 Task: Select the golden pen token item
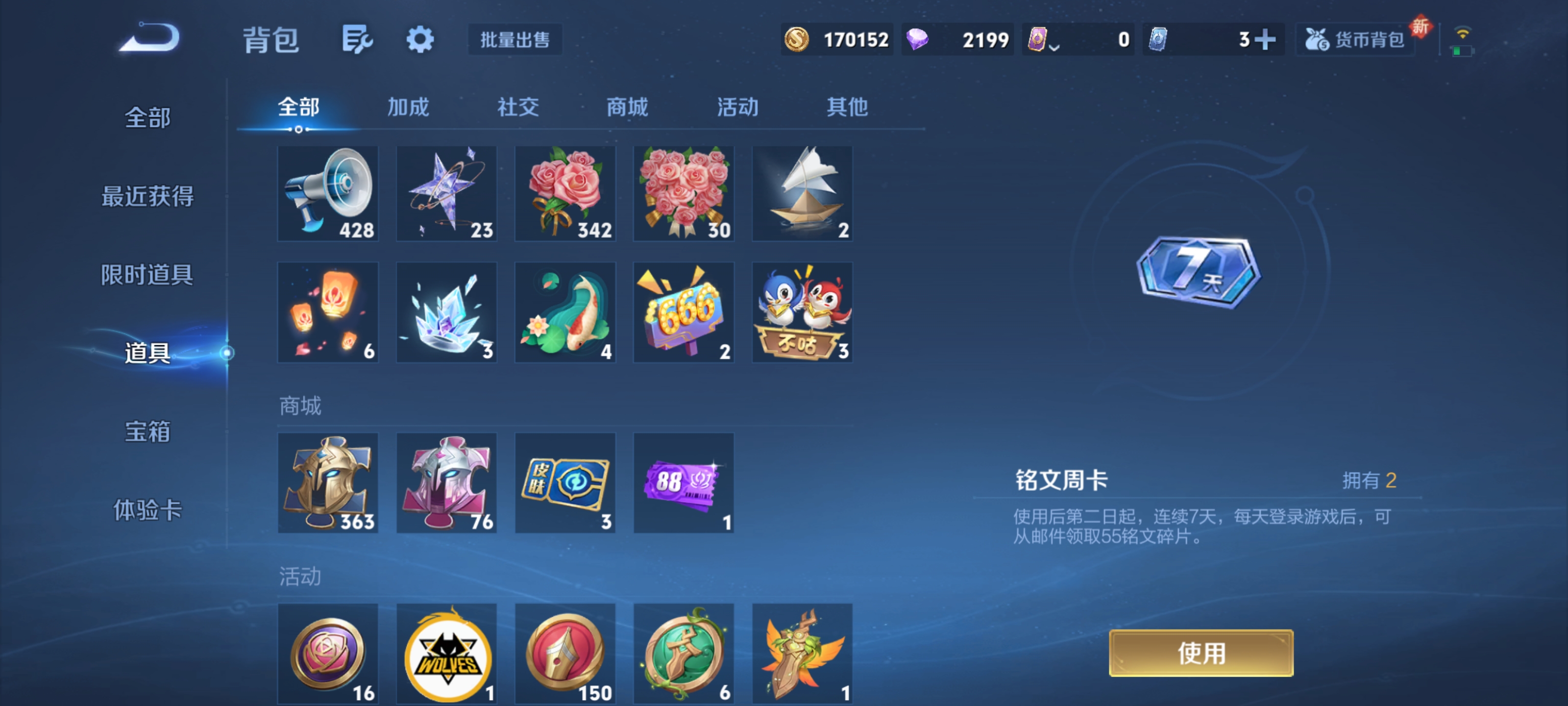coord(565,655)
